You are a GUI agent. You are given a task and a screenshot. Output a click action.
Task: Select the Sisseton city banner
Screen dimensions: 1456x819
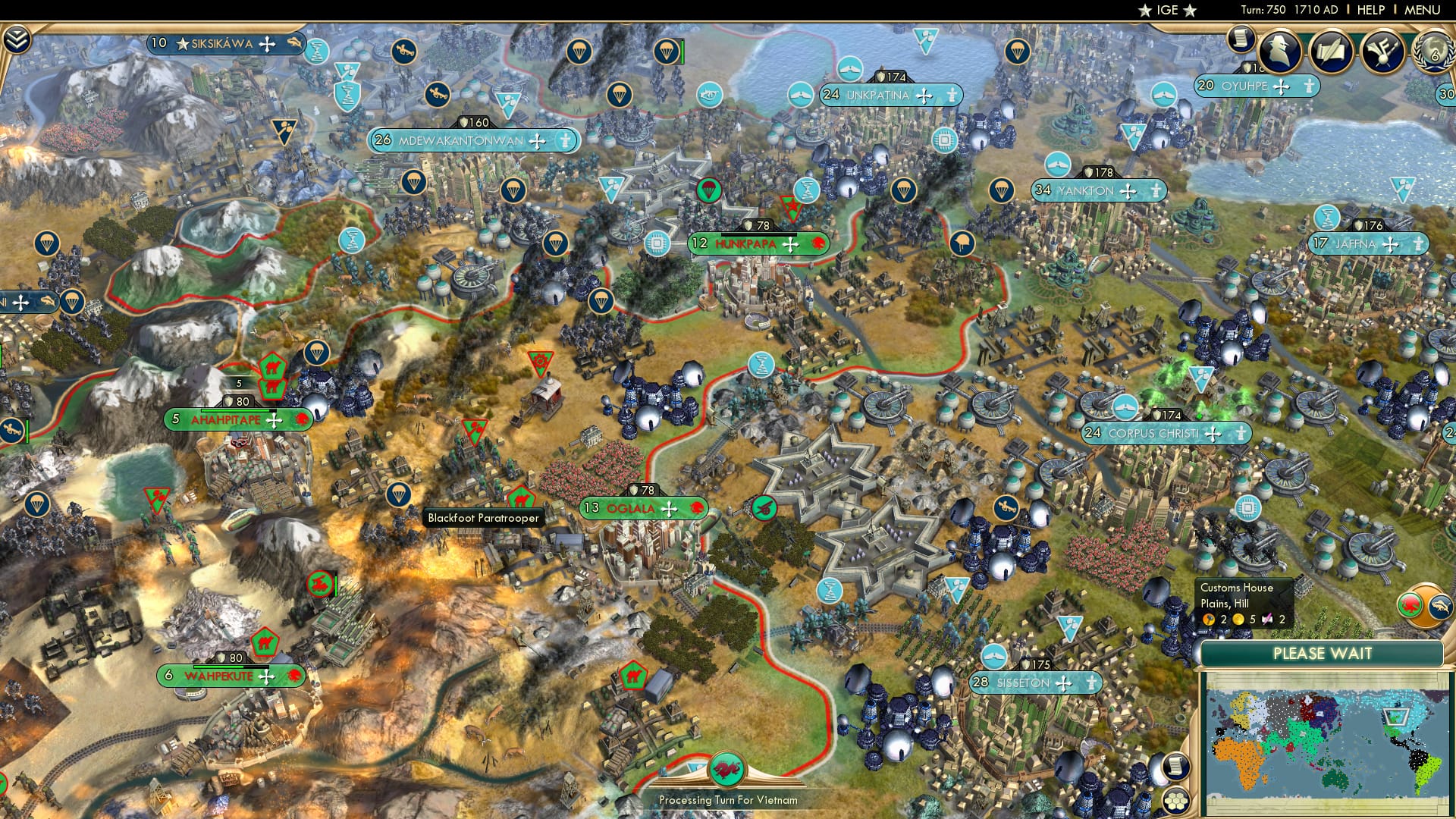1024,682
